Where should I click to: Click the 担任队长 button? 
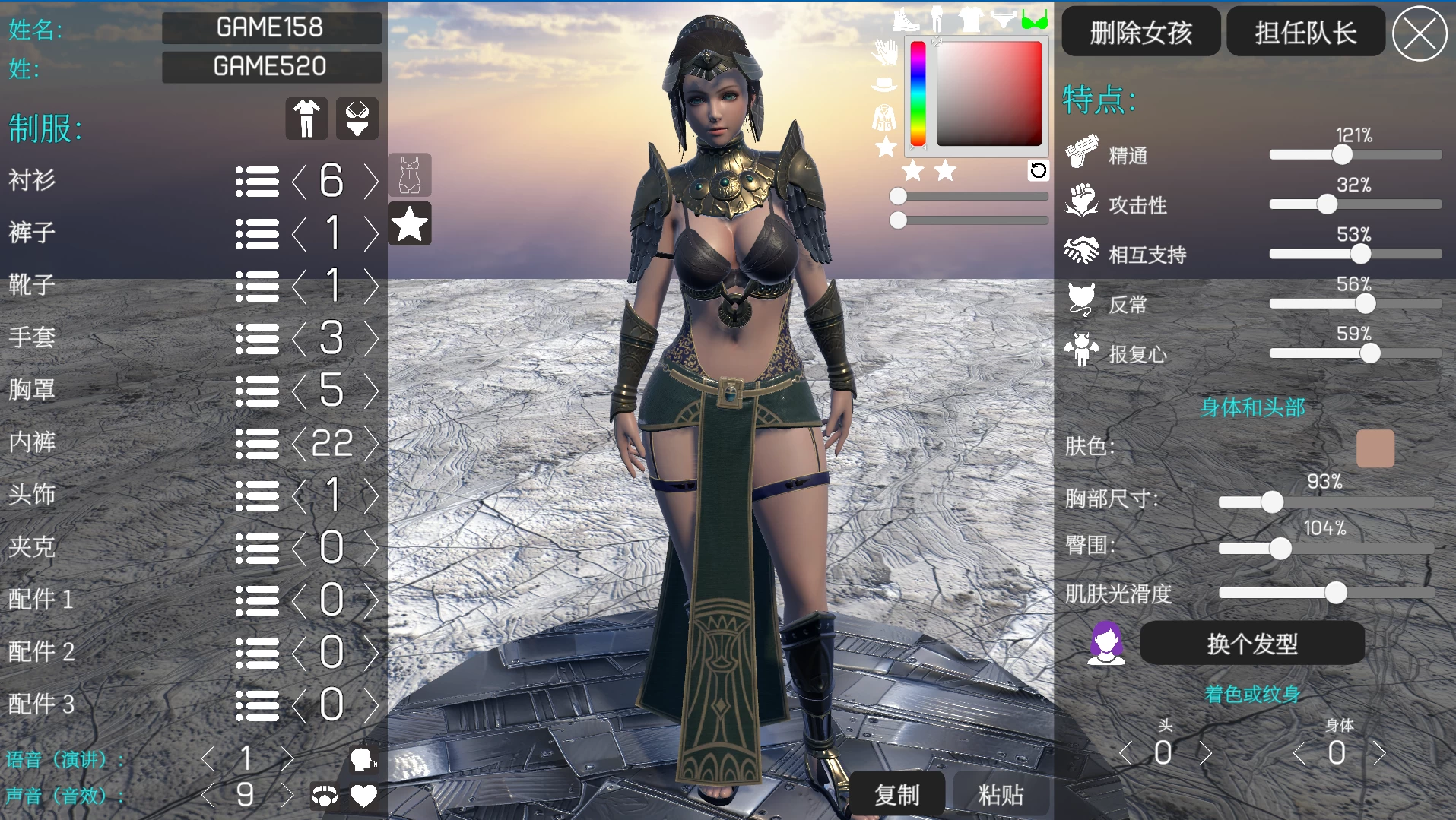point(1305,31)
